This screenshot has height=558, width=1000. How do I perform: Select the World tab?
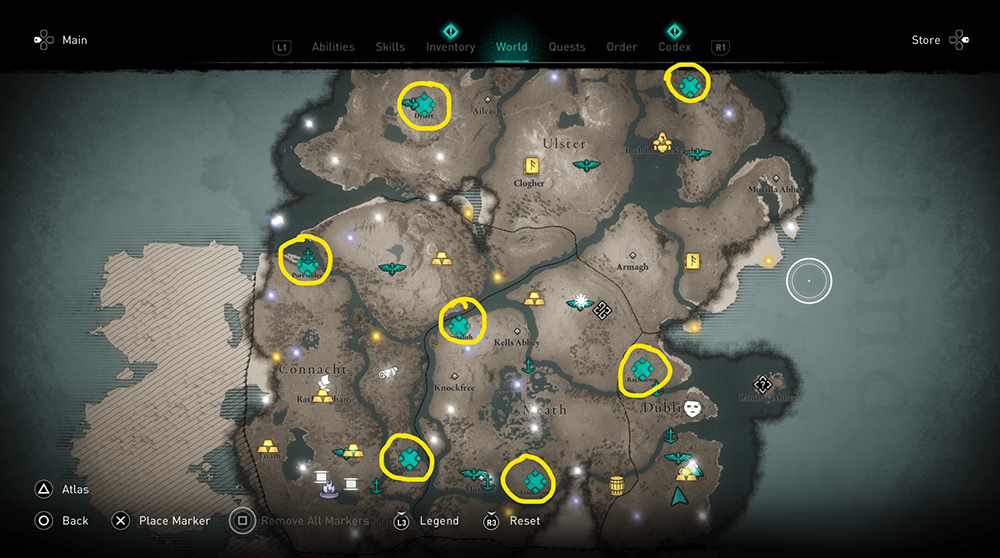pos(511,47)
